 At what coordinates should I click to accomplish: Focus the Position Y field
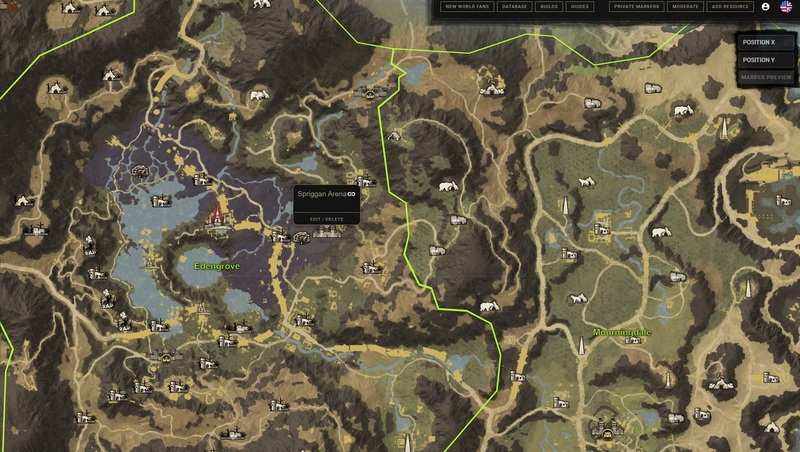coord(765,60)
